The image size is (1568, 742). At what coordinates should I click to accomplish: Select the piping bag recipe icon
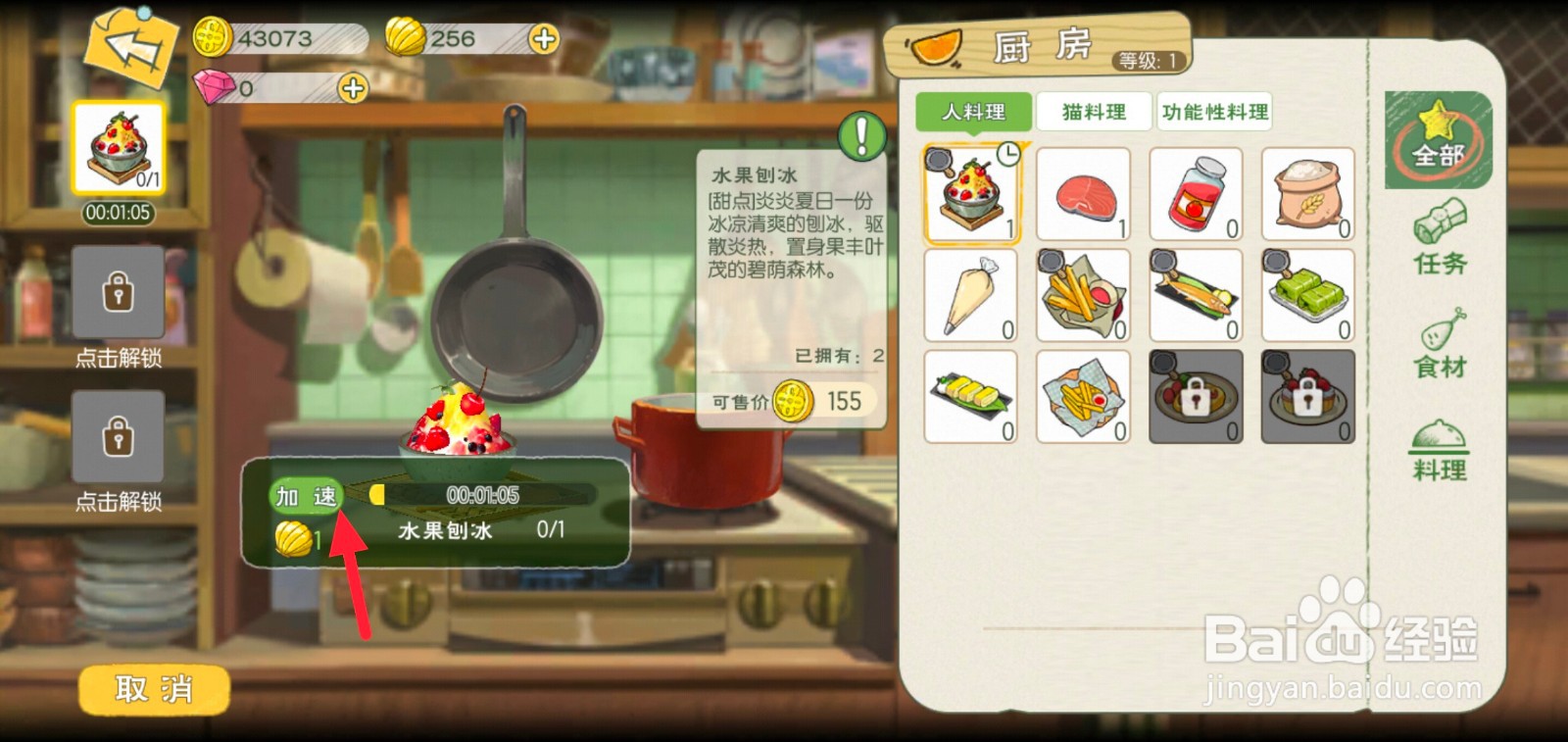tap(971, 294)
